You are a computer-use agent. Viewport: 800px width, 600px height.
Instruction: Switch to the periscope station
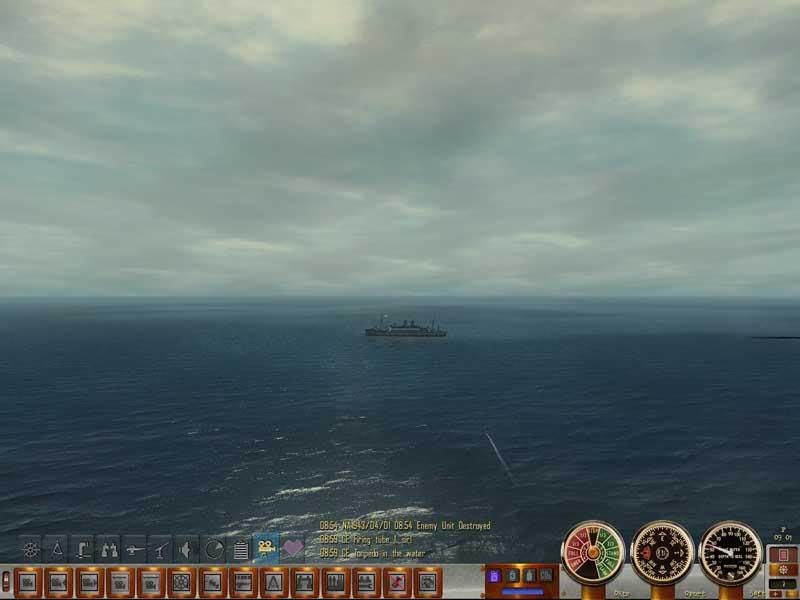pyautogui.click(x=83, y=549)
